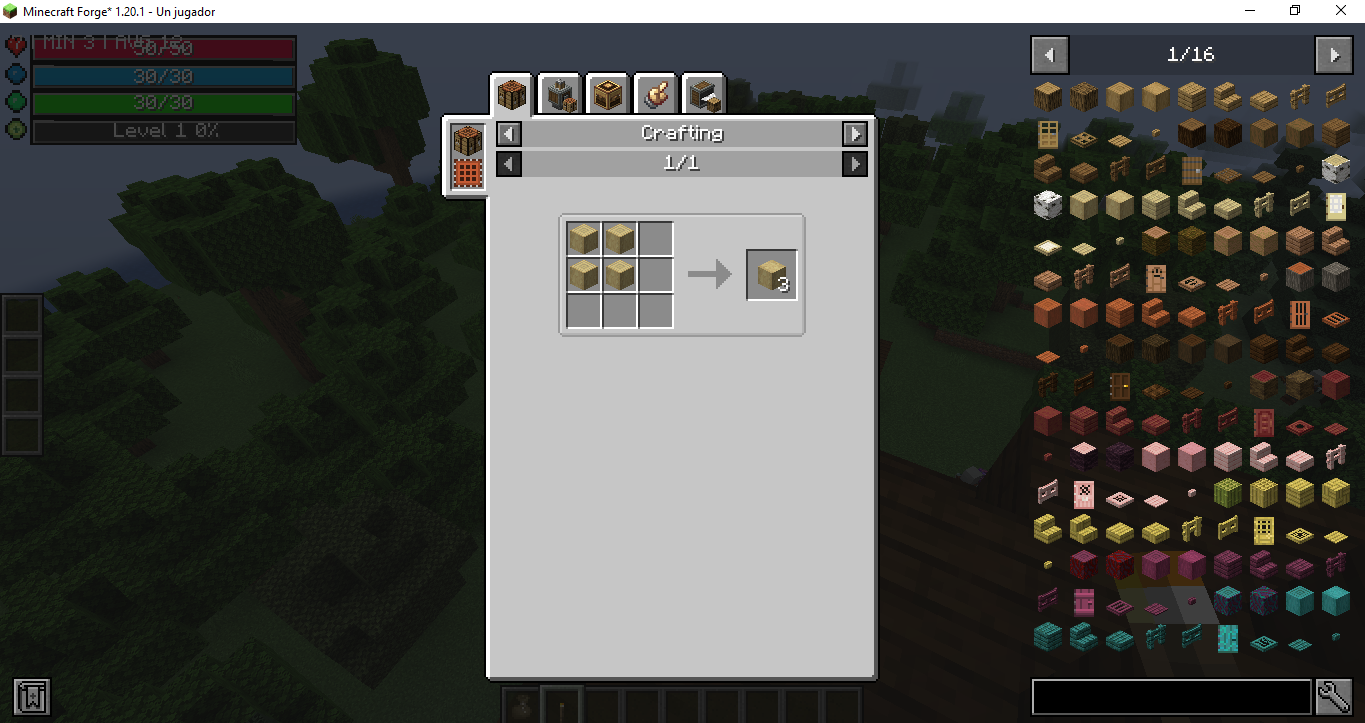Click previous page arrow of the item list

pos(1048,55)
